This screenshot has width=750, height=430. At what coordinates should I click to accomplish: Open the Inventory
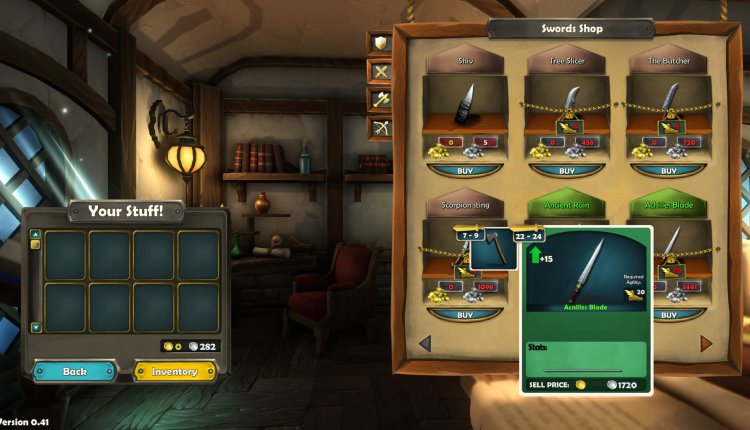coord(175,371)
